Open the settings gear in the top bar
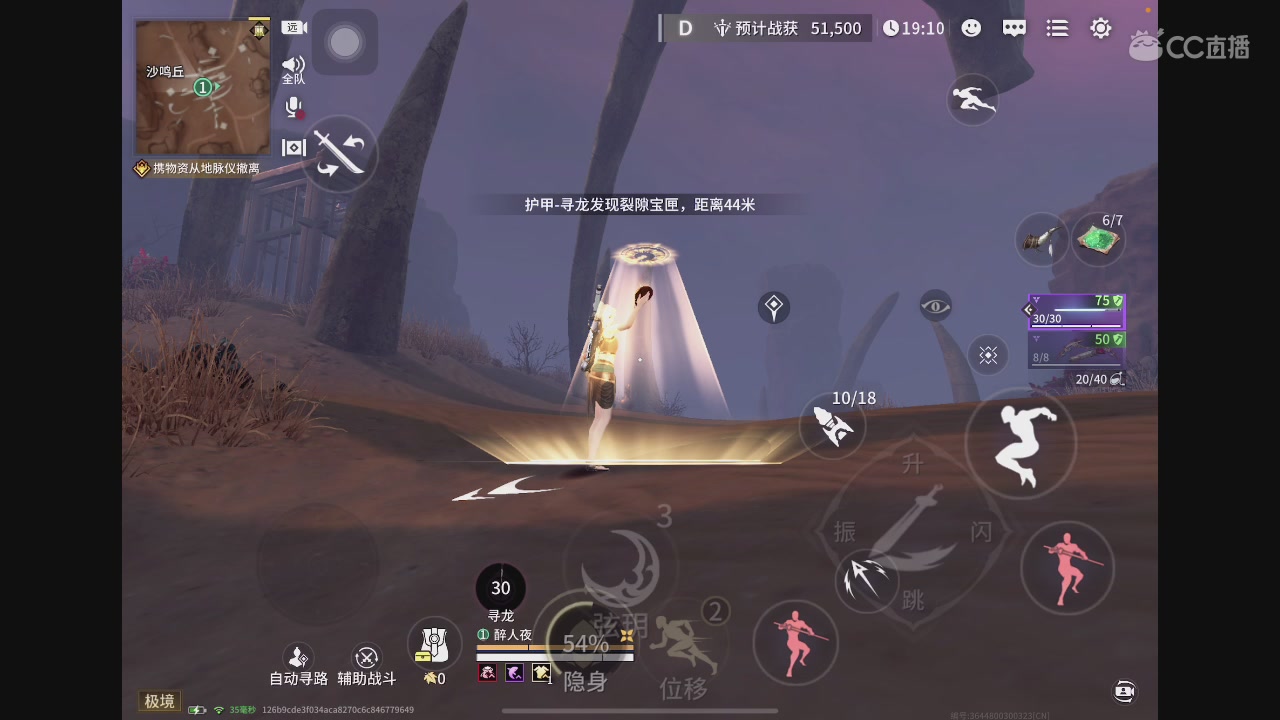 point(1100,28)
